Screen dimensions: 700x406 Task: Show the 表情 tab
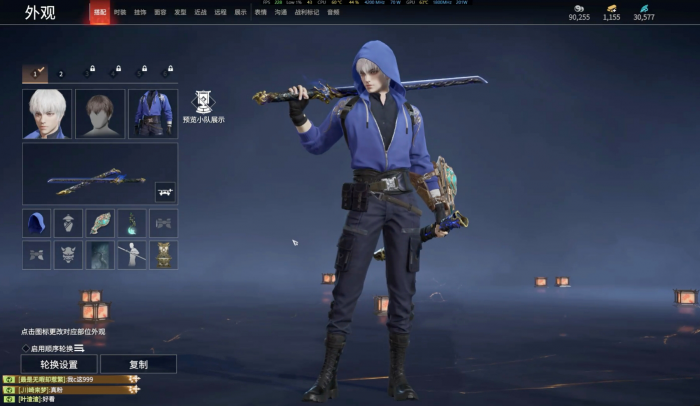coord(261,12)
